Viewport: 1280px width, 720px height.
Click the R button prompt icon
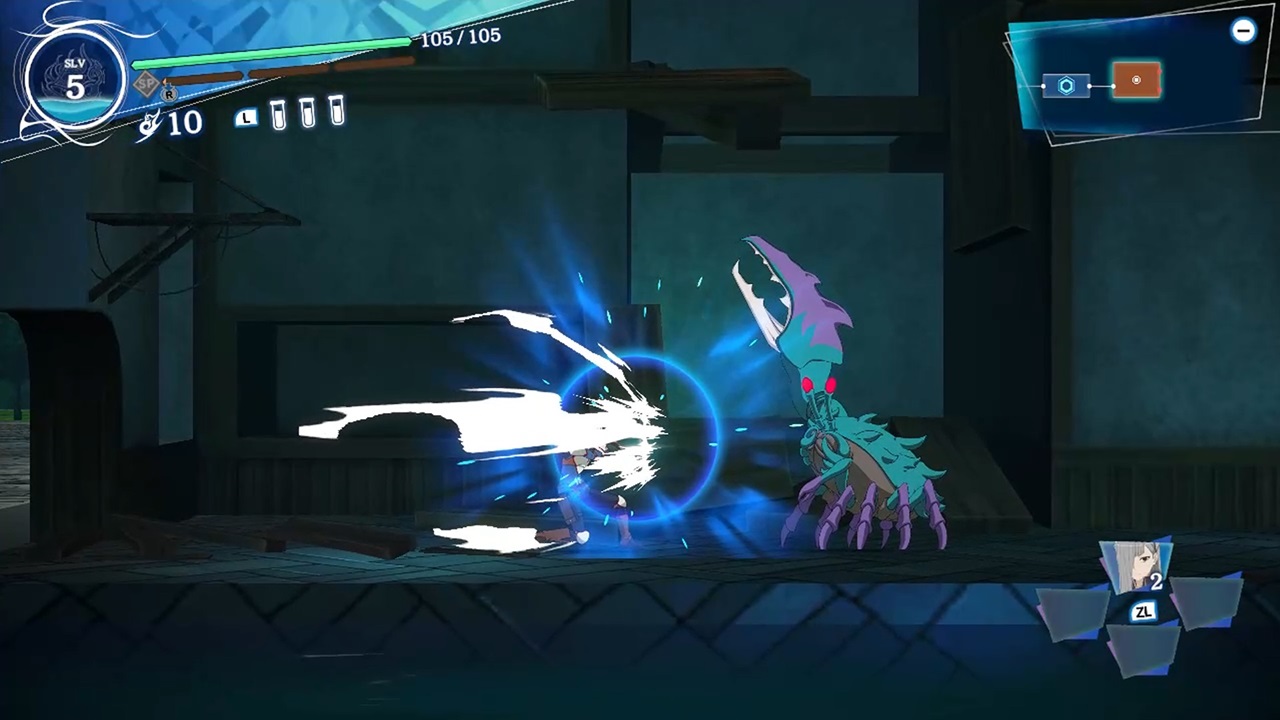[168, 94]
